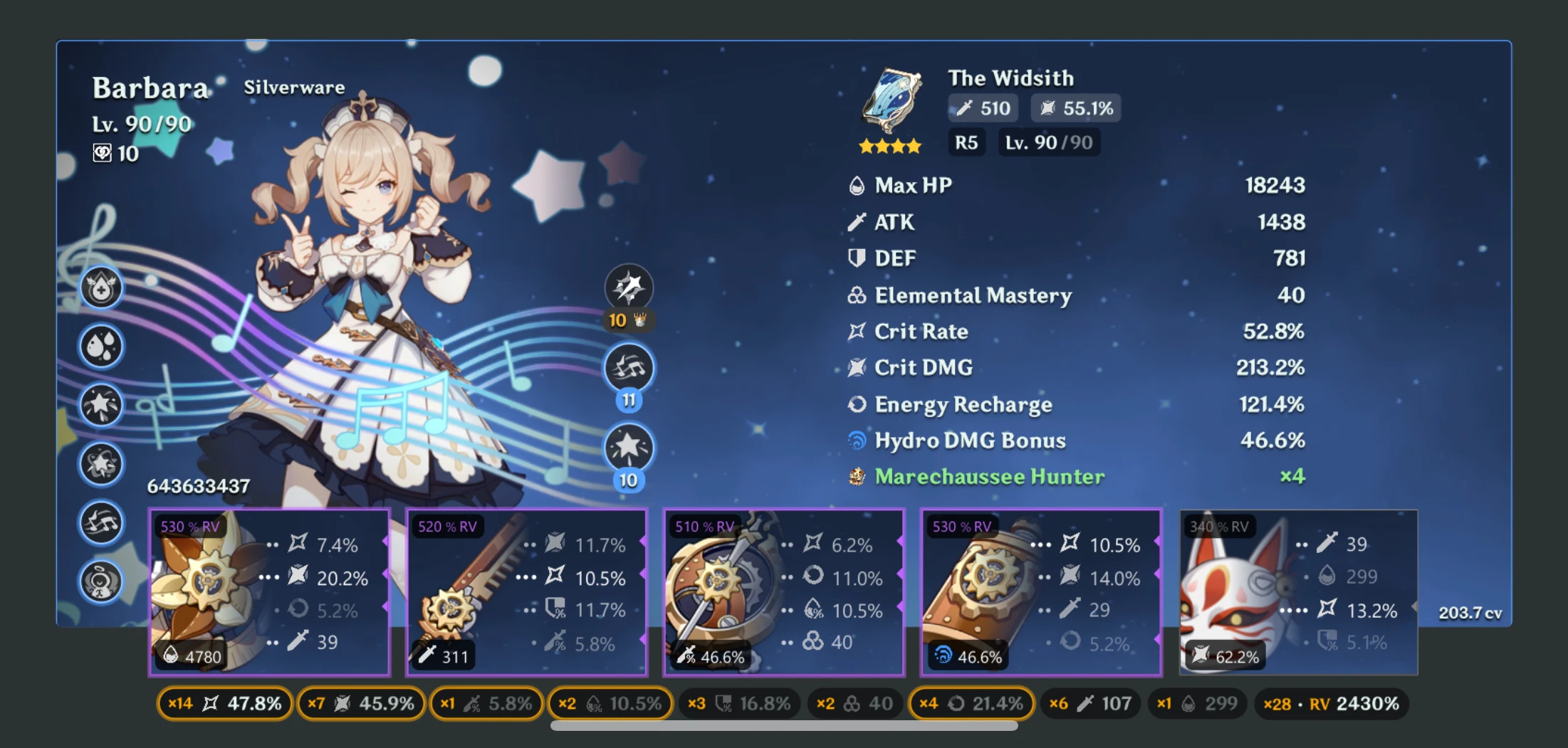The height and width of the screenshot is (748, 1568).
Task: Select the Hydro DMG goblet artifact
Action: point(1041,592)
